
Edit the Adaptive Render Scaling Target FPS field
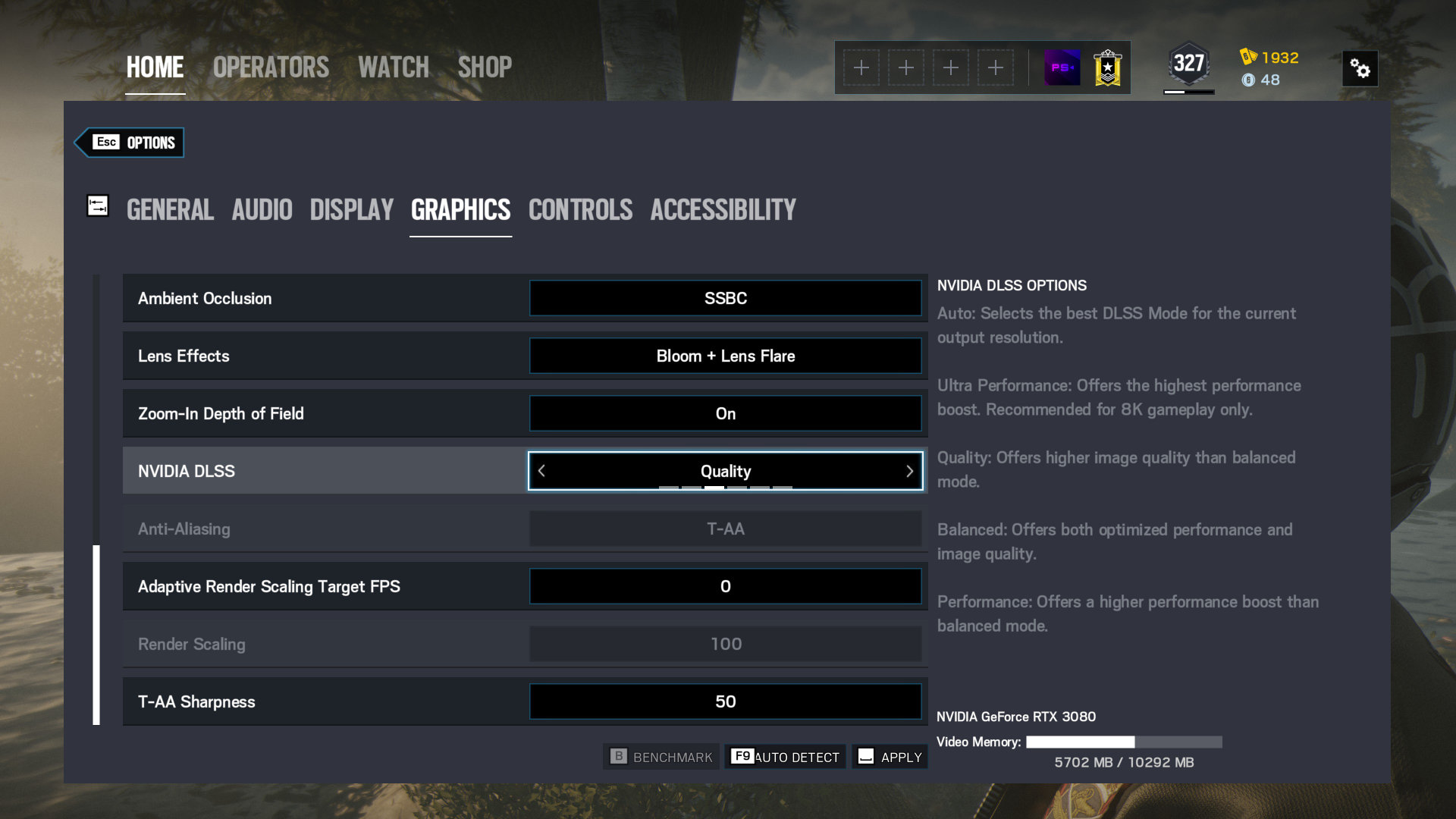point(726,586)
